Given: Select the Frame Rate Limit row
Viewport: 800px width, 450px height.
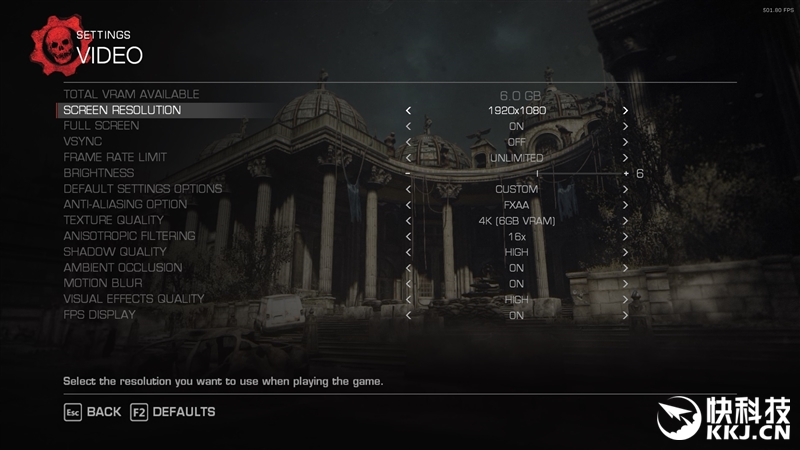Looking at the screenshot, I should click(x=115, y=158).
